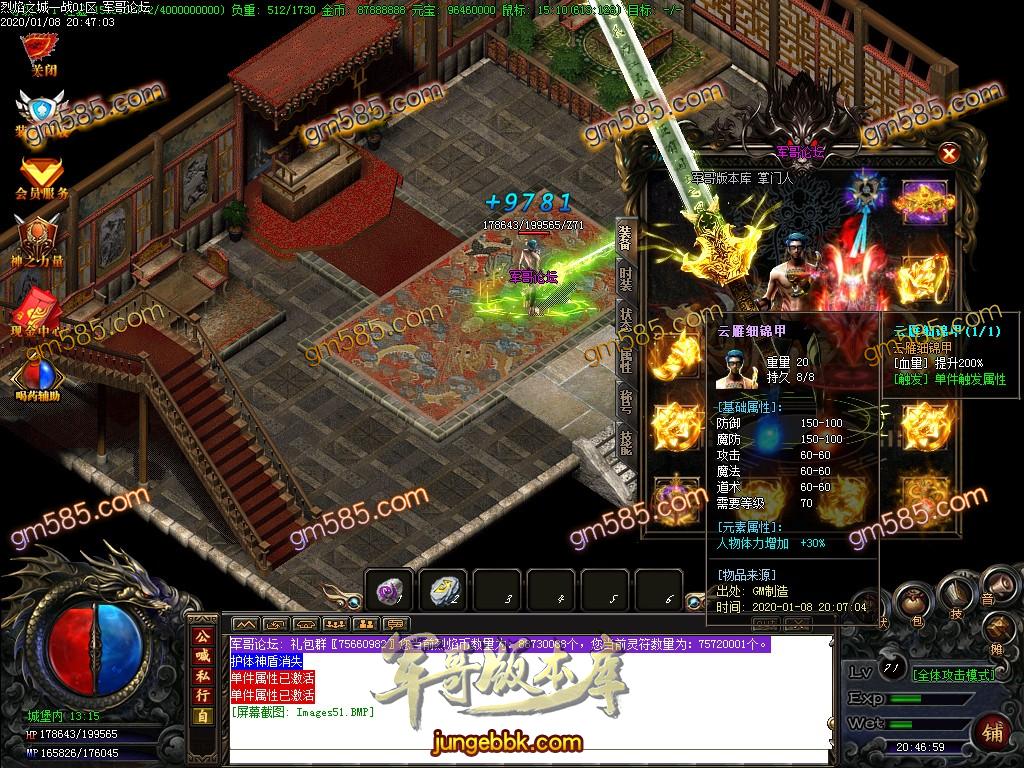
Task: Select the 称号 (title) tab
Action: point(625,400)
